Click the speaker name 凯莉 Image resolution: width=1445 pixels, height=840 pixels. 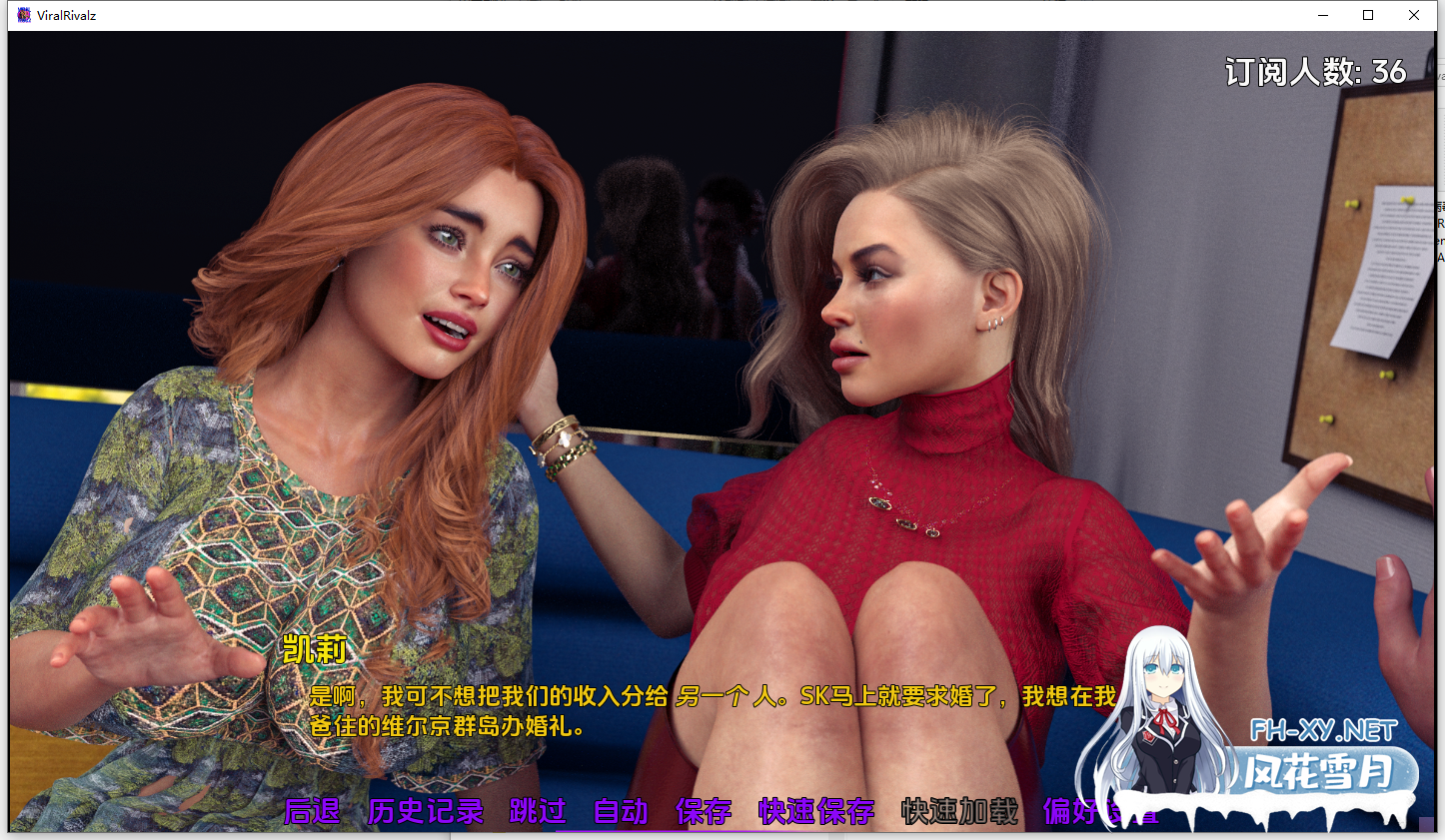[312, 651]
